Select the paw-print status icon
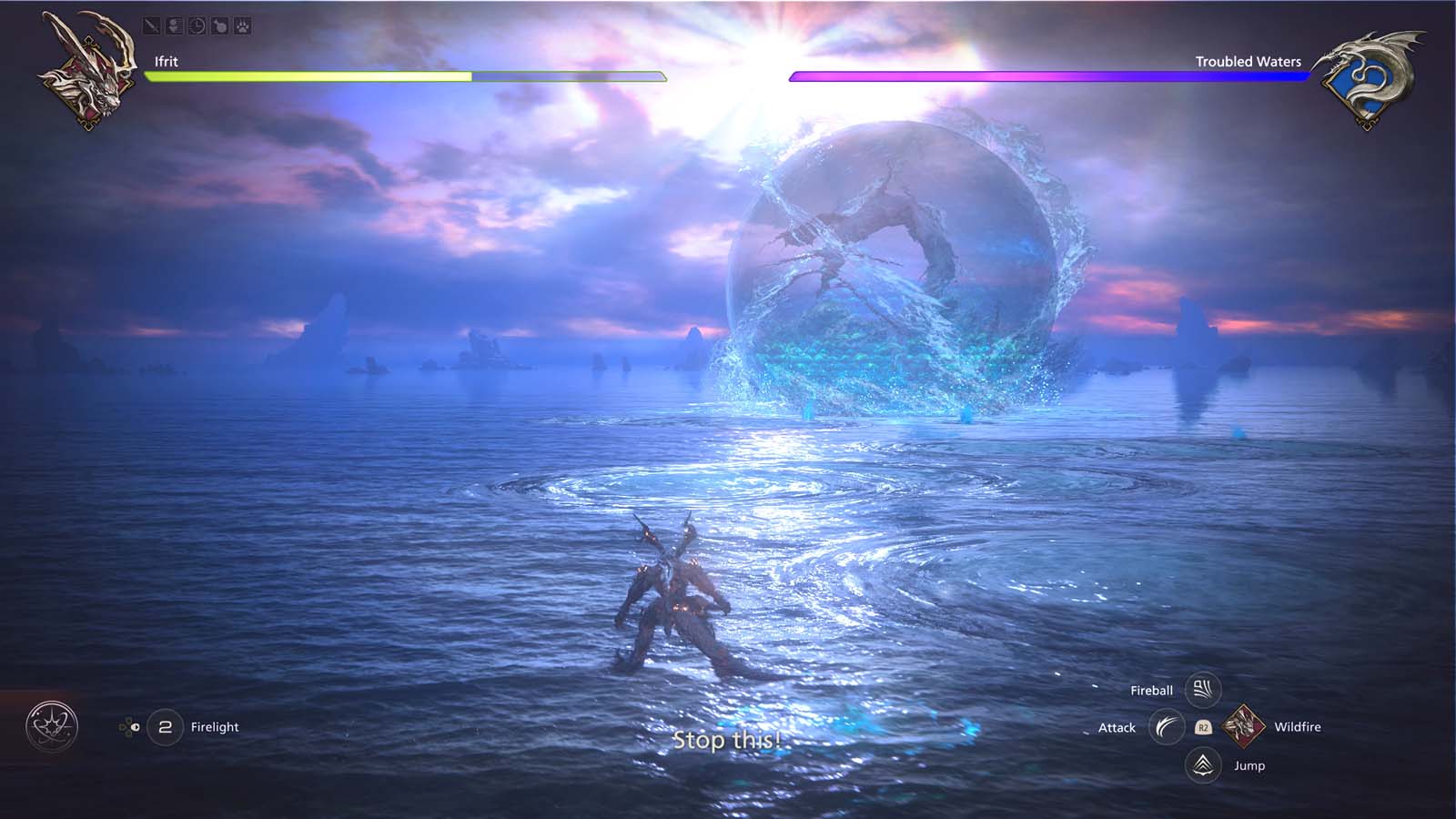The height and width of the screenshot is (819, 1456). pyautogui.click(x=241, y=25)
